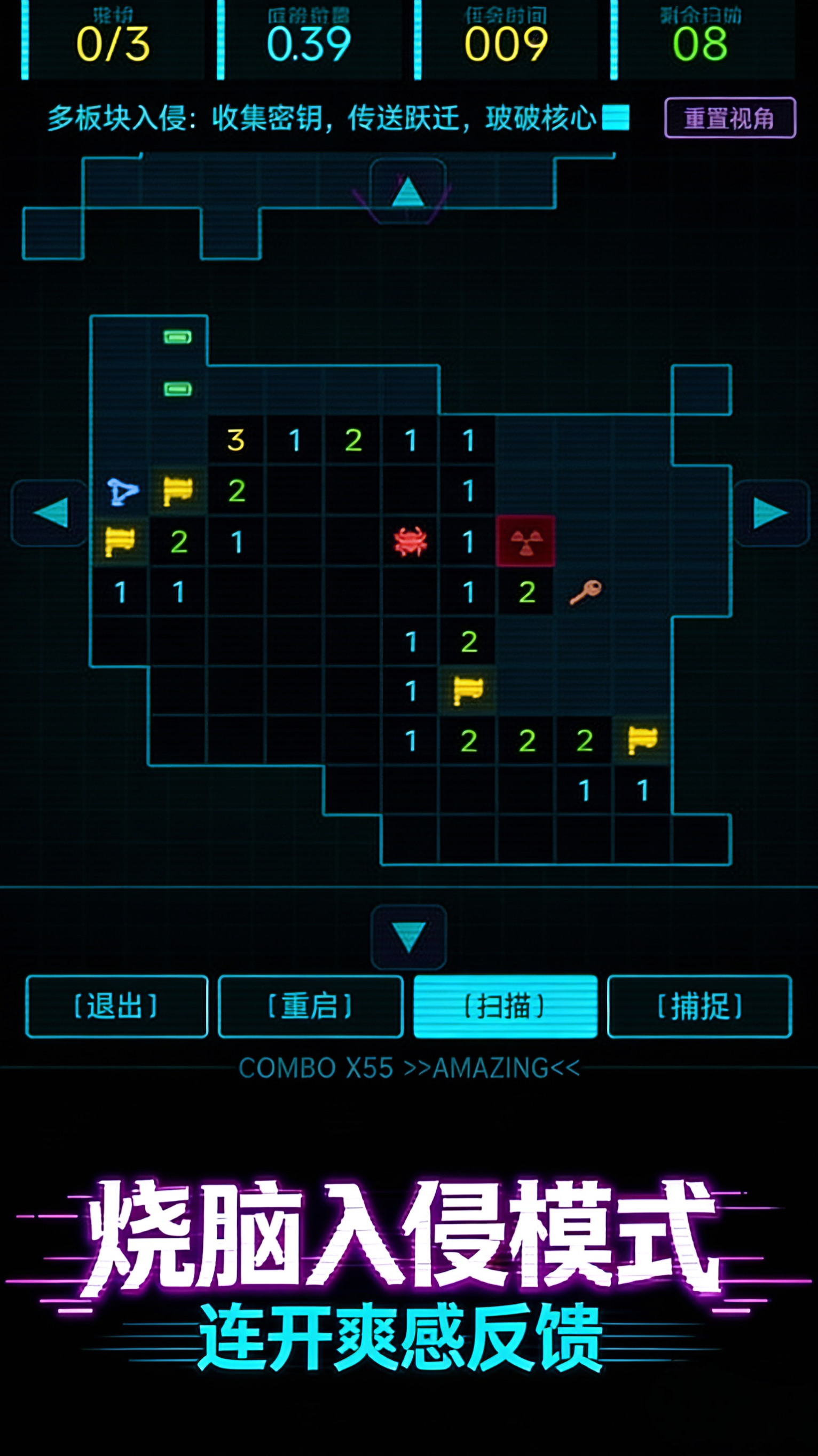Click the red virus bug icon
The height and width of the screenshot is (1456, 818).
click(x=411, y=541)
